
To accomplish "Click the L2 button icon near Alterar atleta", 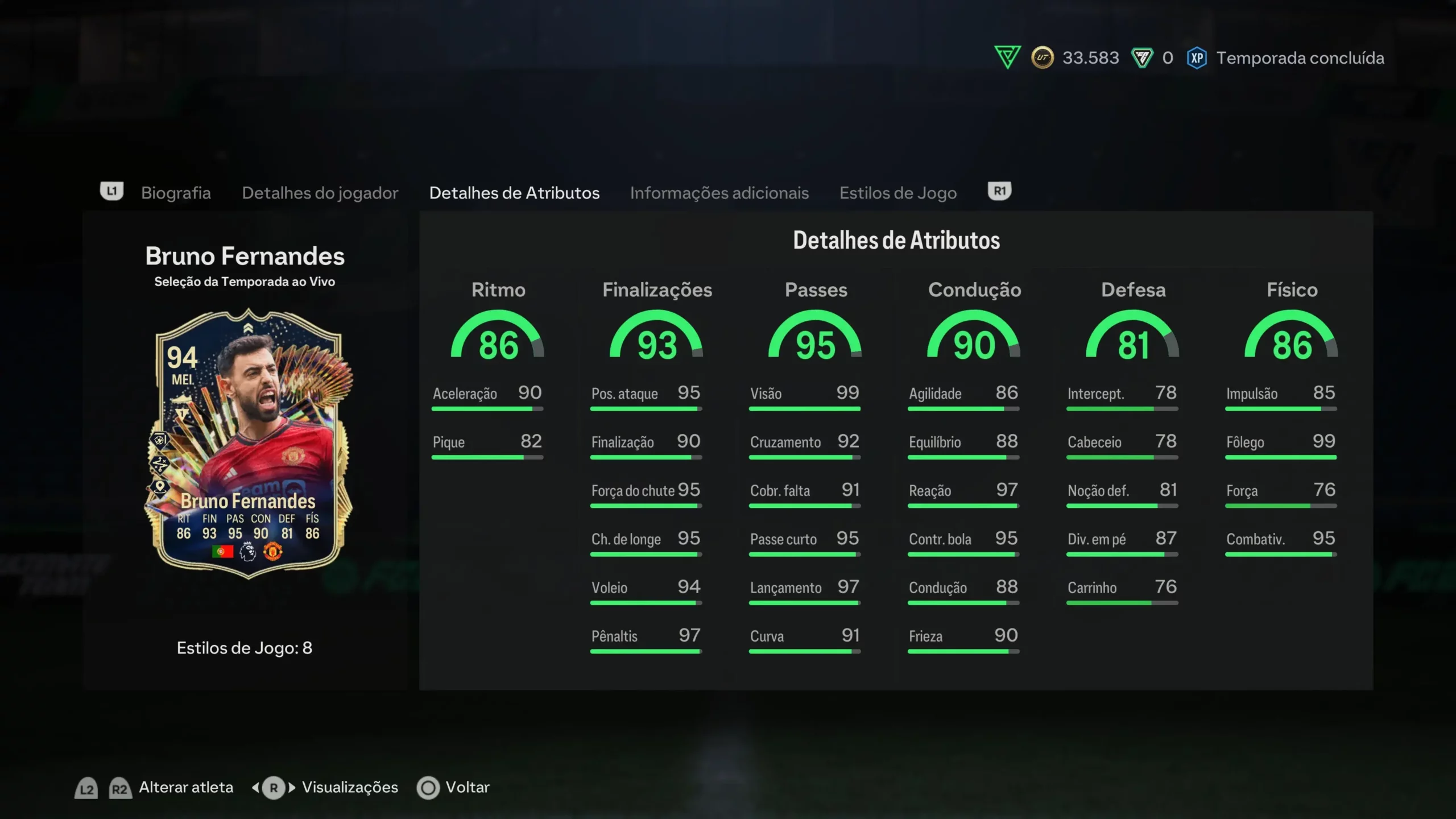I will coord(85,787).
